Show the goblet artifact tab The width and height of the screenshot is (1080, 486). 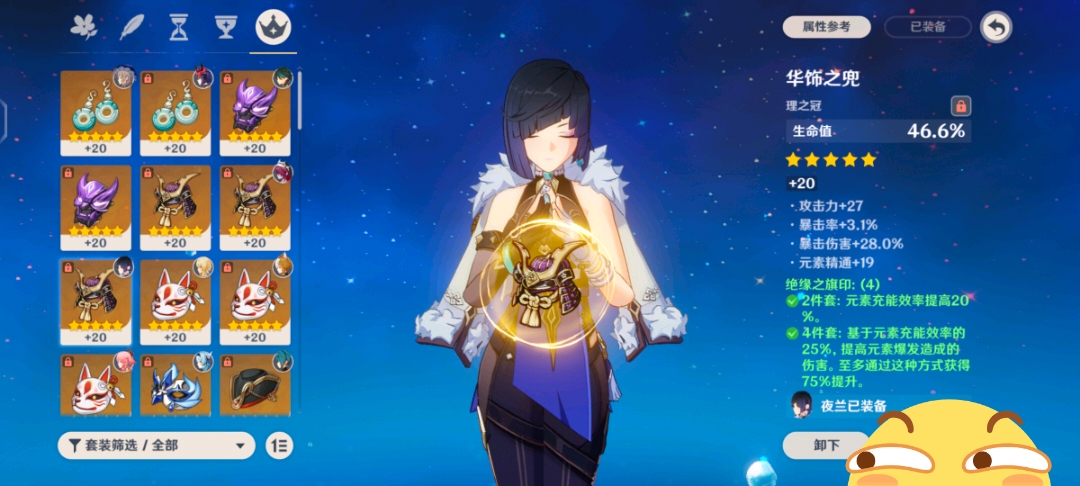tap(226, 28)
